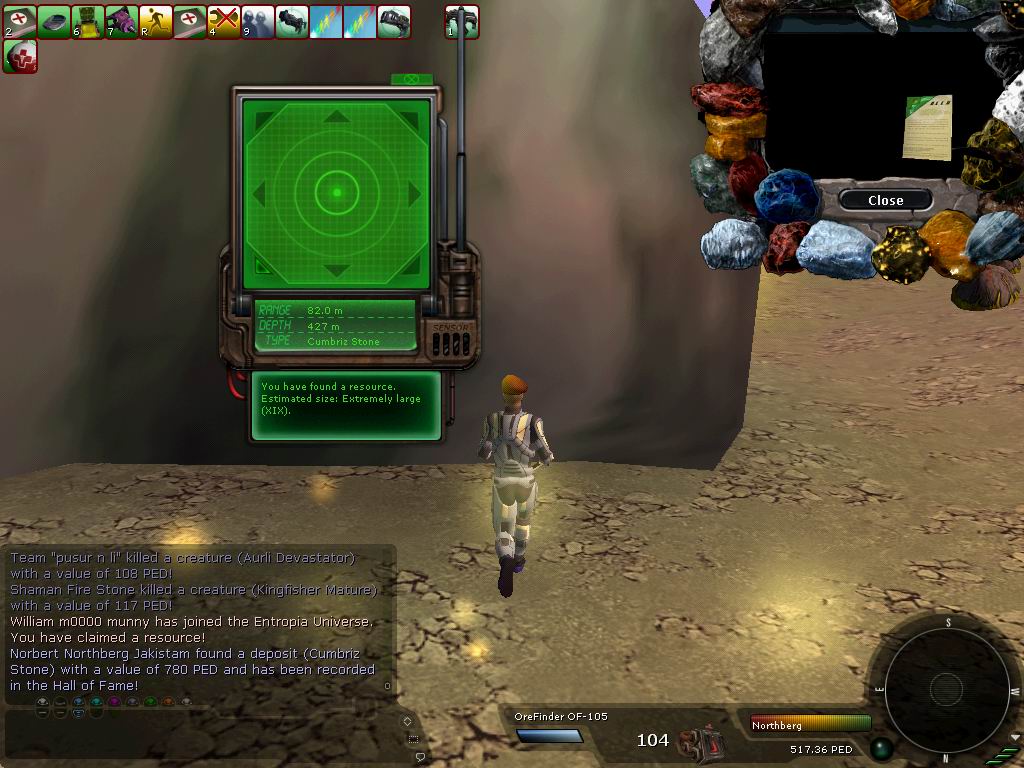Click the up arrow on the finder radar
This screenshot has height=768, width=1024.
[337, 117]
